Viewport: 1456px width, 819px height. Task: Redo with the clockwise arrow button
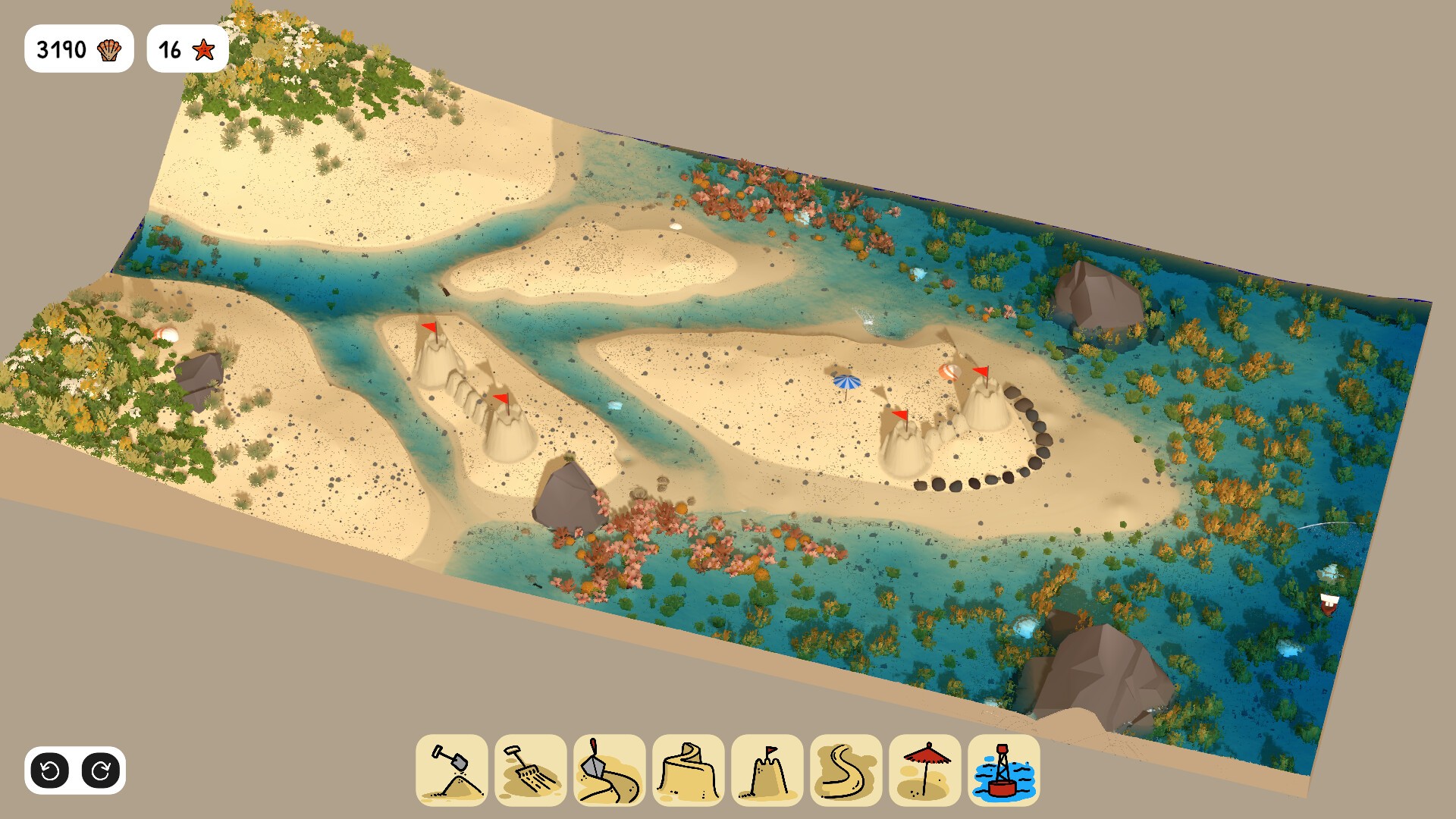pyautogui.click(x=101, y=771)
